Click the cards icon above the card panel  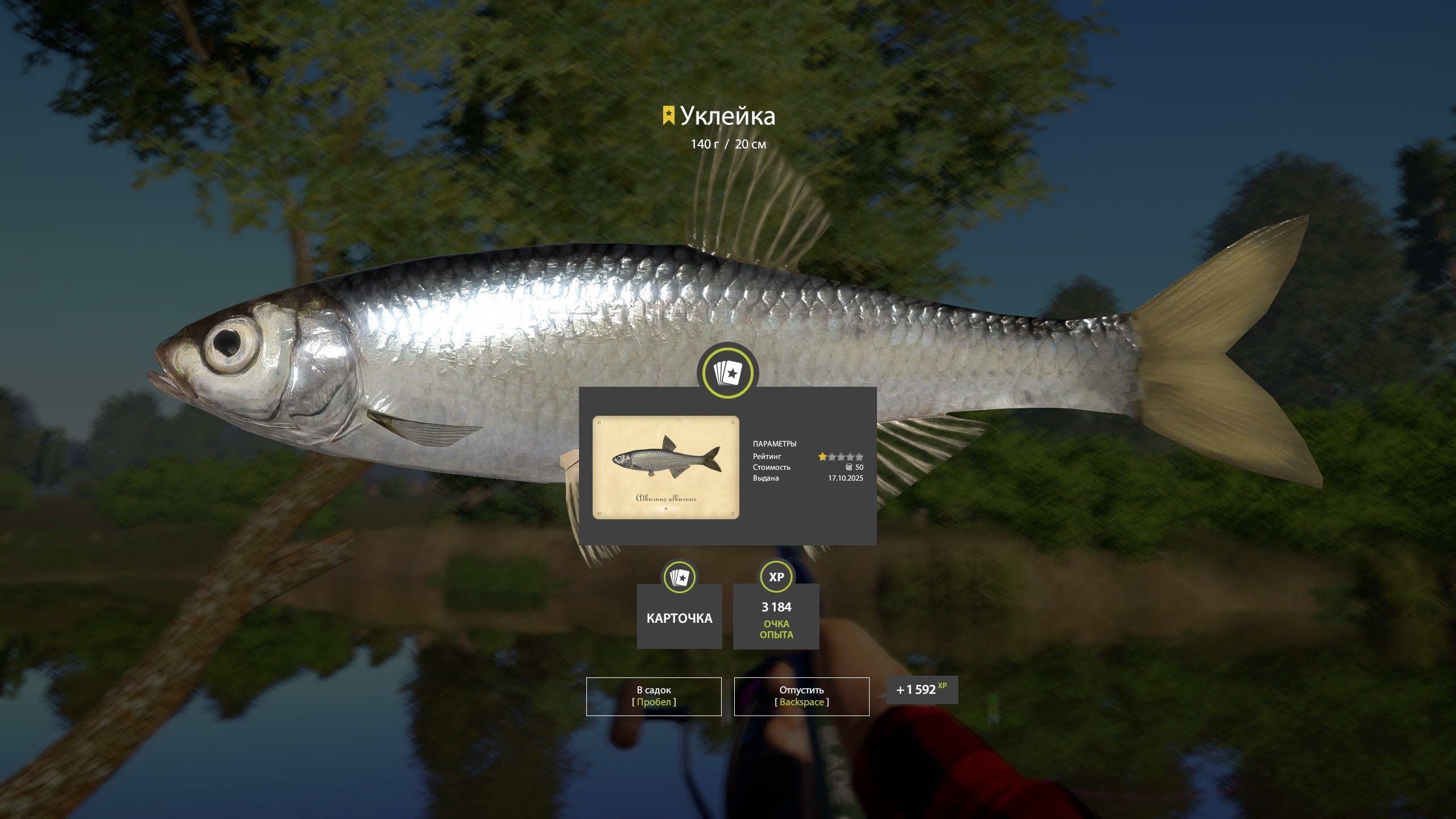[x=727, y=373]
